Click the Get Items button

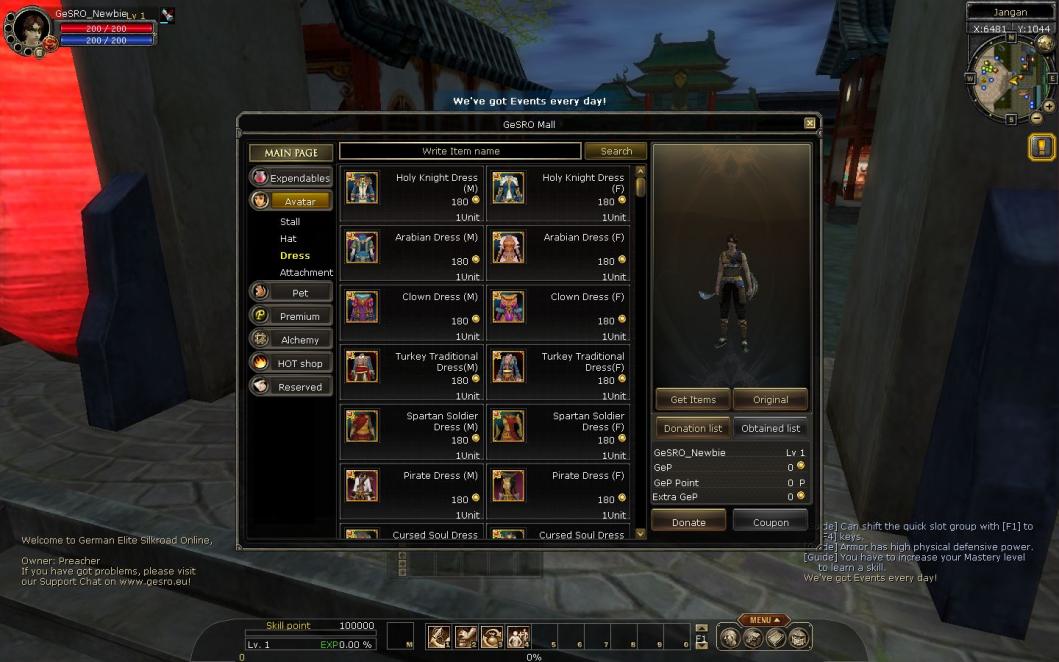point(693,399)
